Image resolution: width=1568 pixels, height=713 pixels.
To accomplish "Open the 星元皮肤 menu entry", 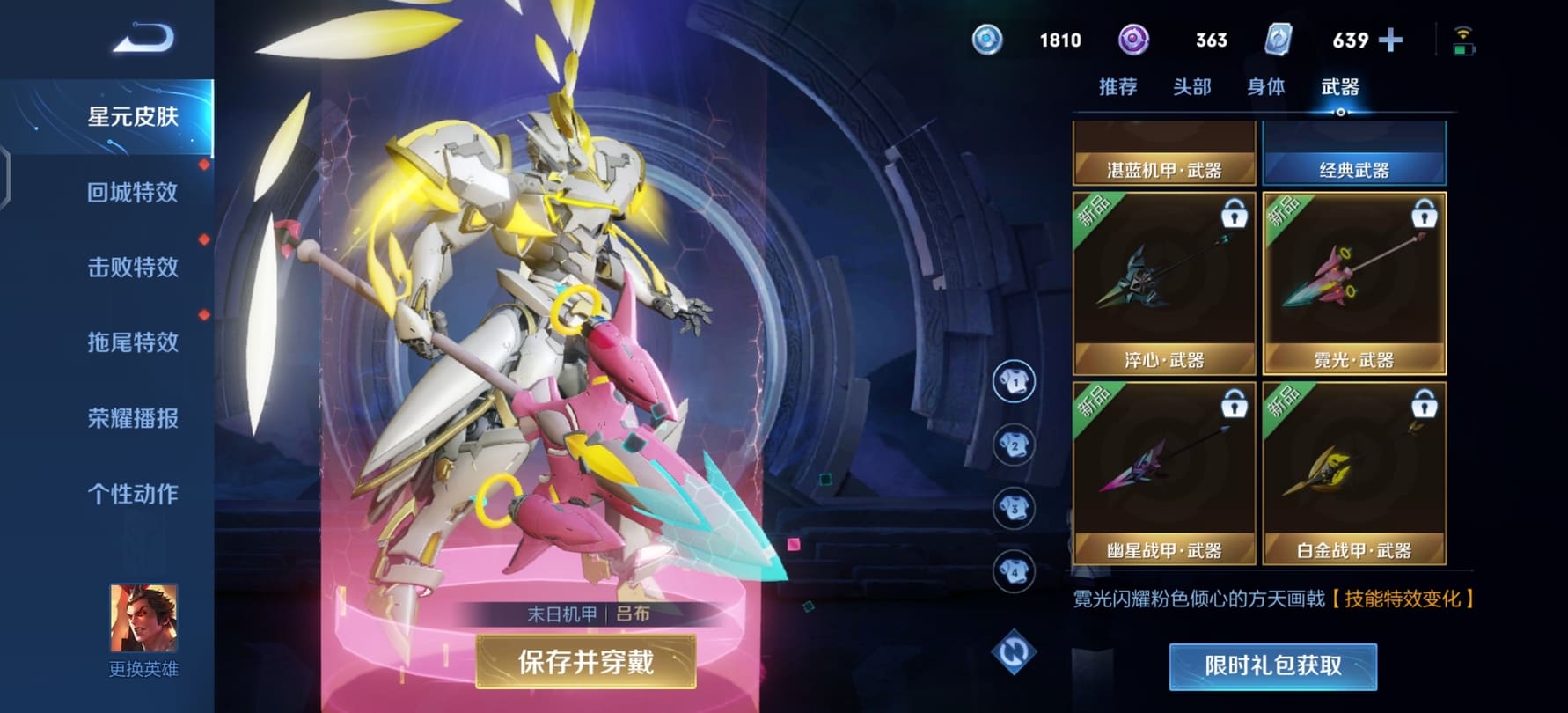I will (x=132, y=116).
